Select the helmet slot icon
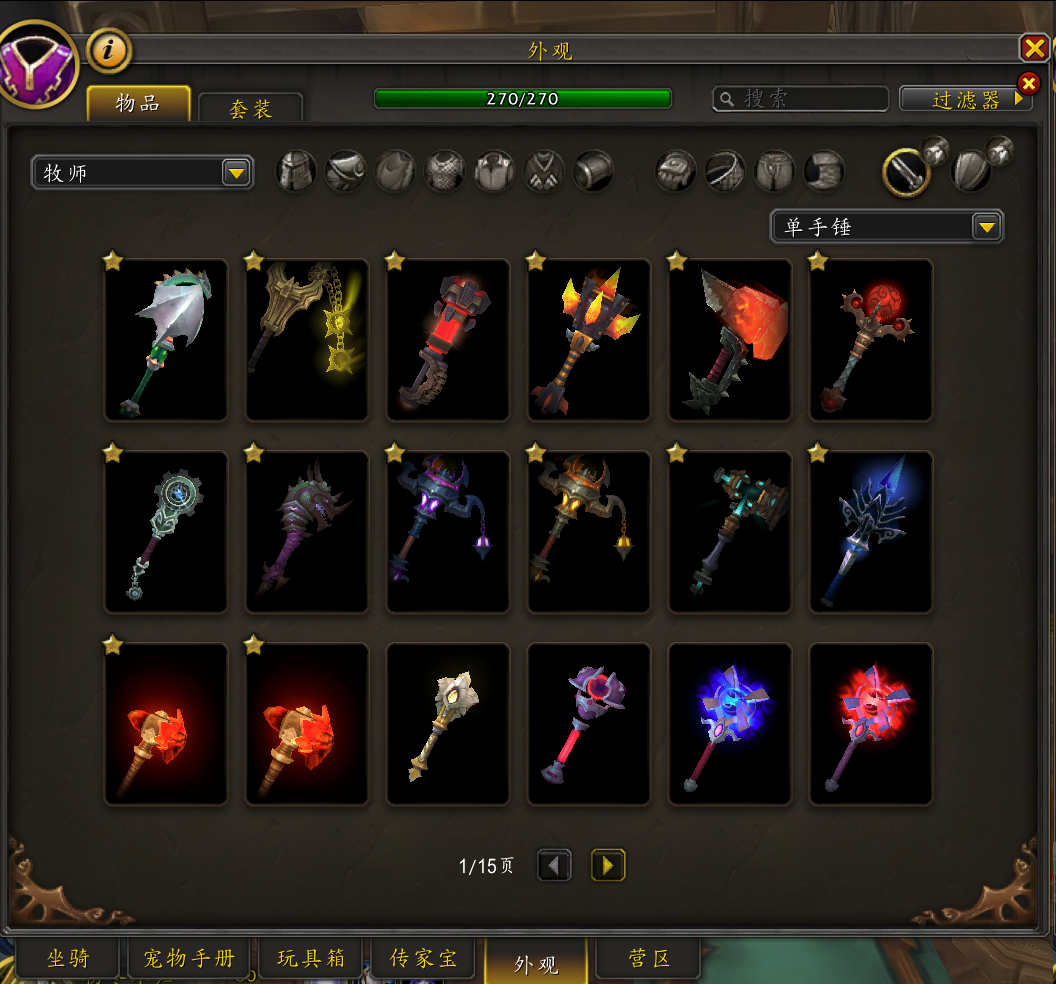The width and height of the screenshot is (1056, 984). click(x=296, y=172)
